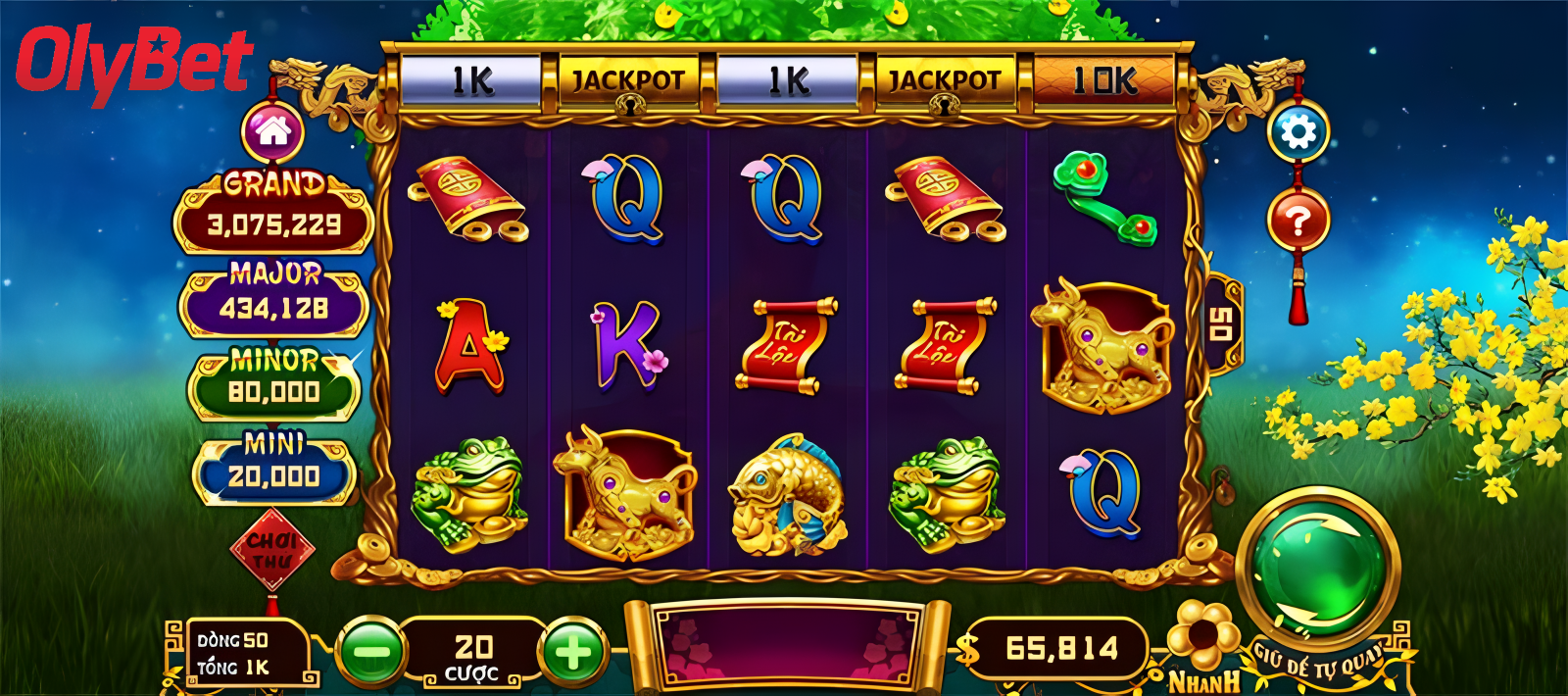Click the OlyBet logo

point(134,61)
